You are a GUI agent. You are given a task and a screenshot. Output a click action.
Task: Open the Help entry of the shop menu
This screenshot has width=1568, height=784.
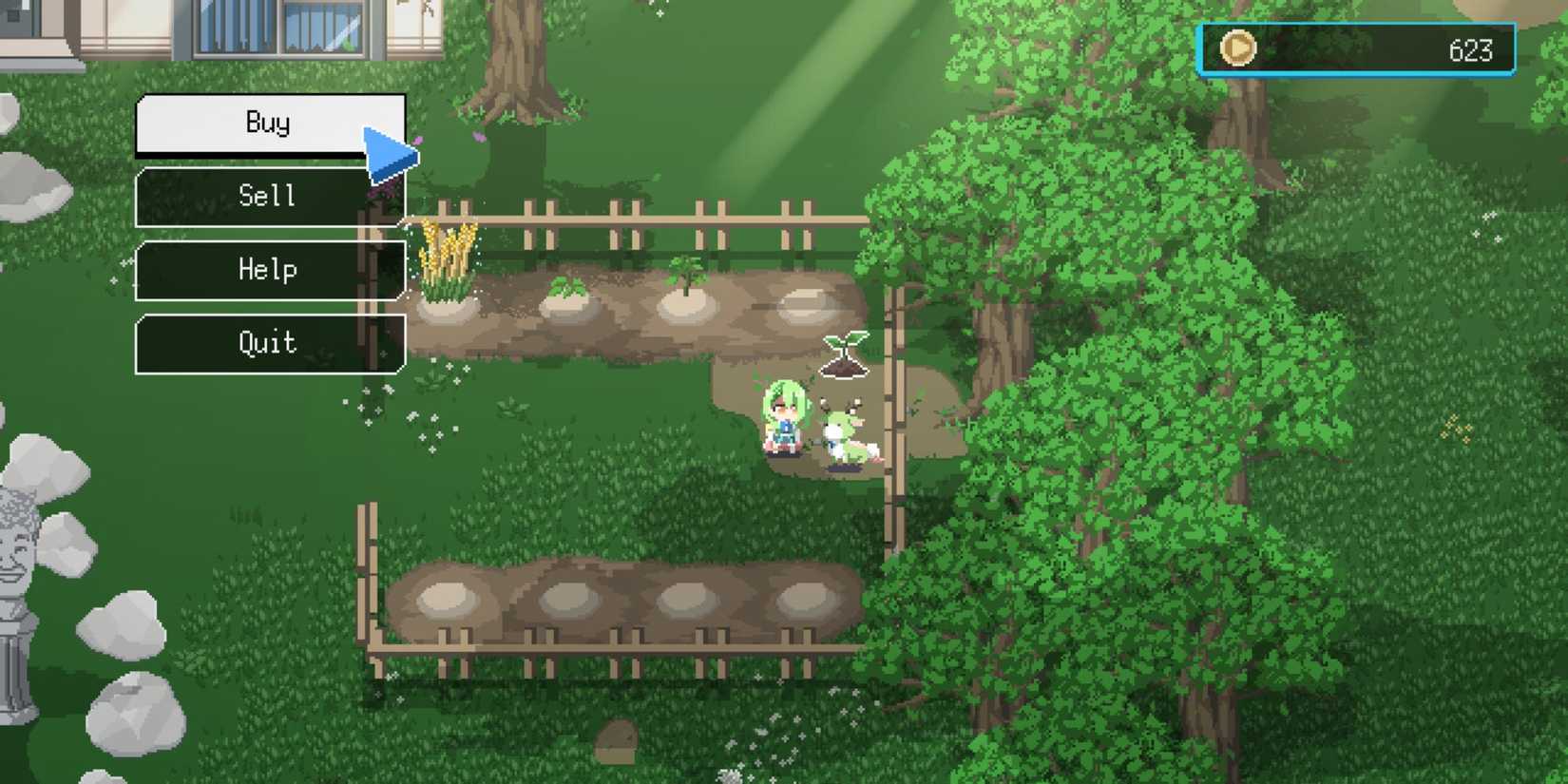pos(269,270)
